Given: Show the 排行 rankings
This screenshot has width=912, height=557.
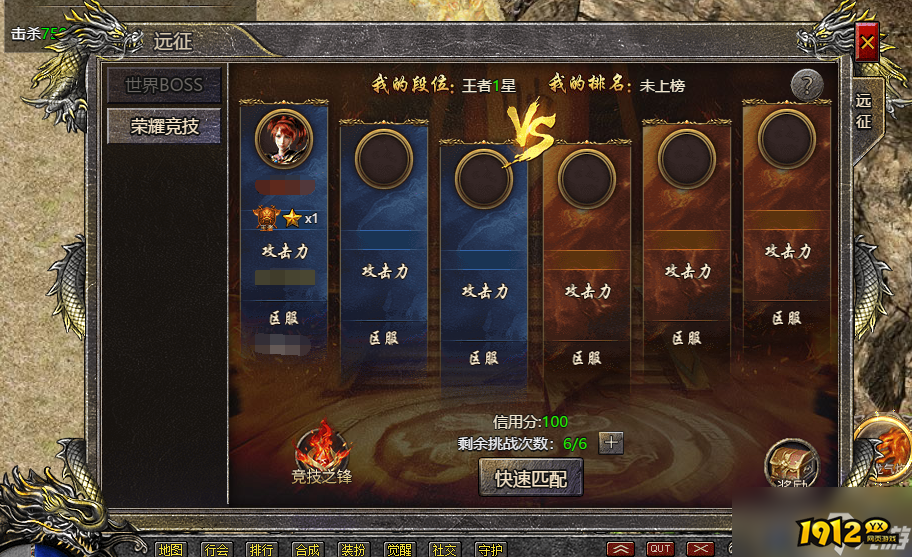Looking at the screenshot, I should click(262, 549).
